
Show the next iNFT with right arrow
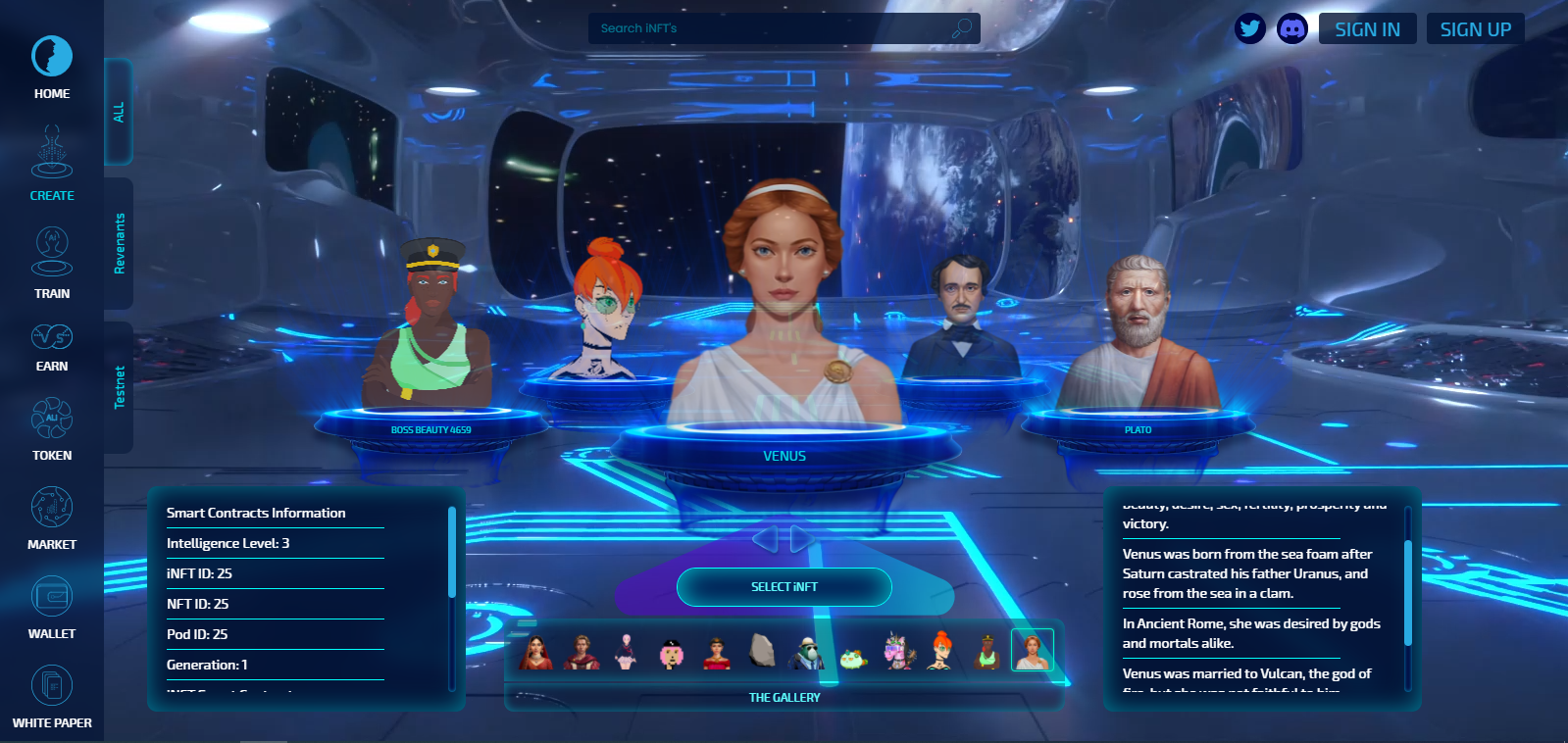pyautogui.click(x=802, y=538)
